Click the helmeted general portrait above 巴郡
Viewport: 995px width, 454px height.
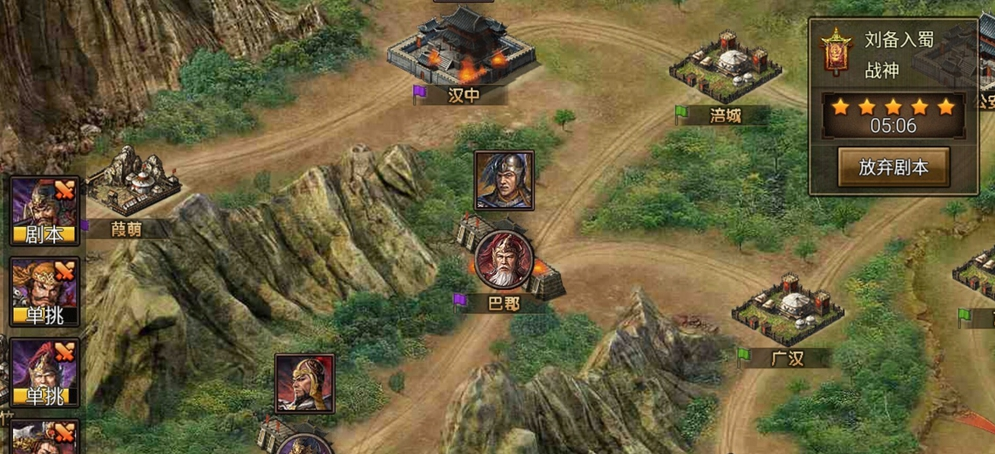(503, 180)
